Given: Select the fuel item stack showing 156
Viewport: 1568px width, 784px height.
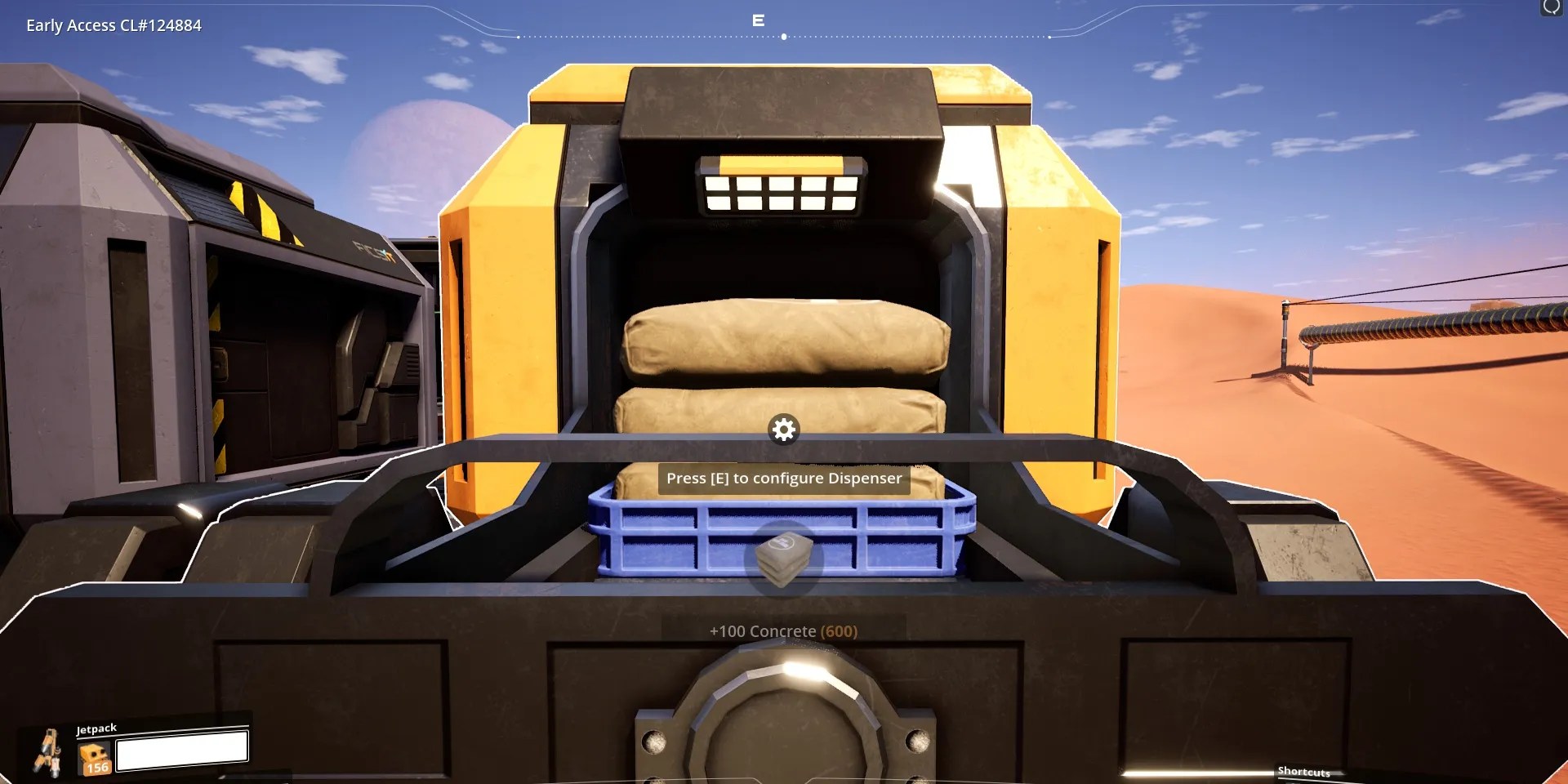Looking at the screenshot, I should click(94, 759).
